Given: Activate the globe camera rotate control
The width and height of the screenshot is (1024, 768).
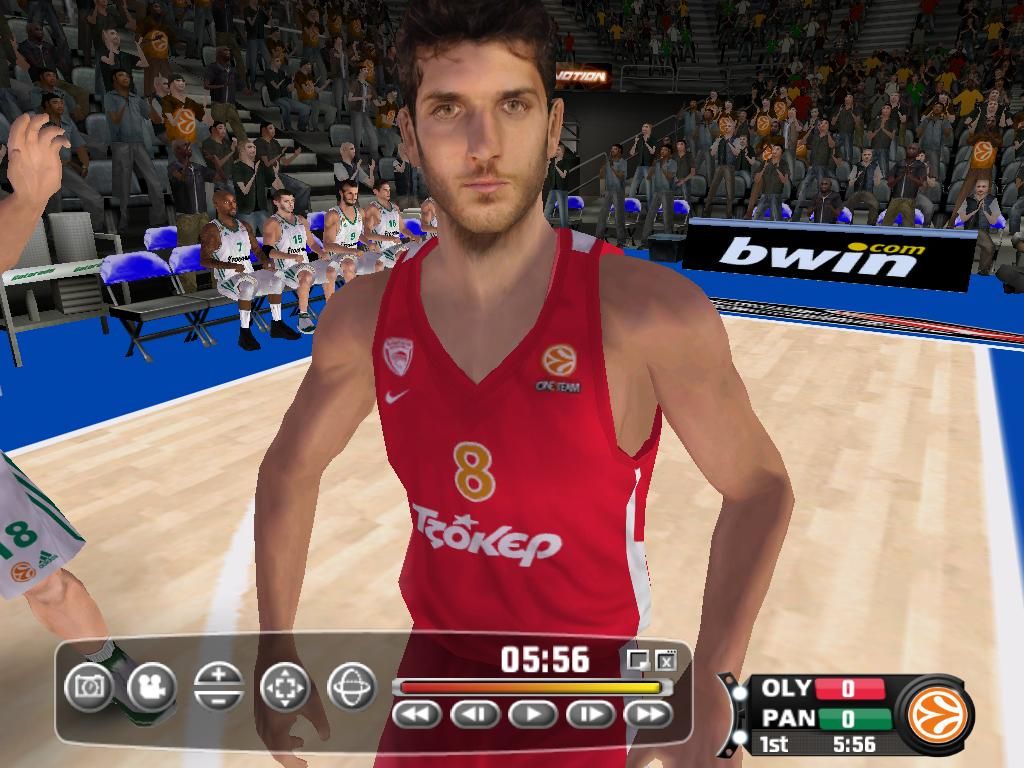Looking at the screenshot, I should click(351, 687).
